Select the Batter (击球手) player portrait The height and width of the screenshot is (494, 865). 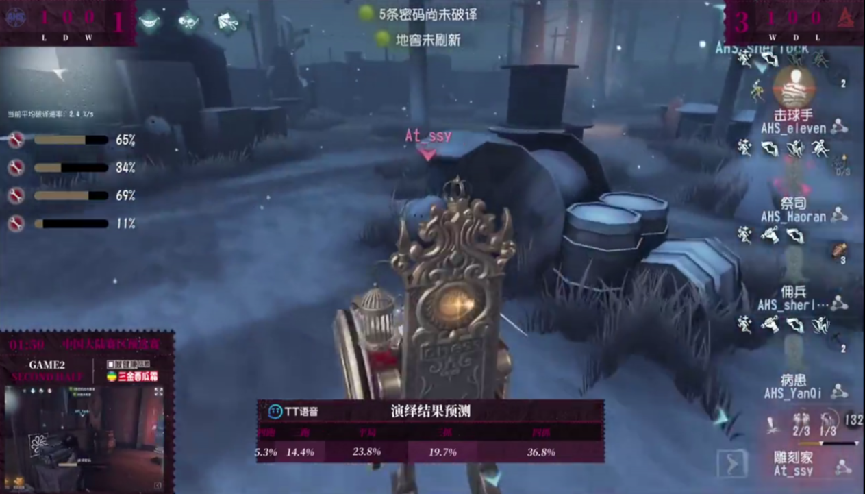tap(794, 86)
